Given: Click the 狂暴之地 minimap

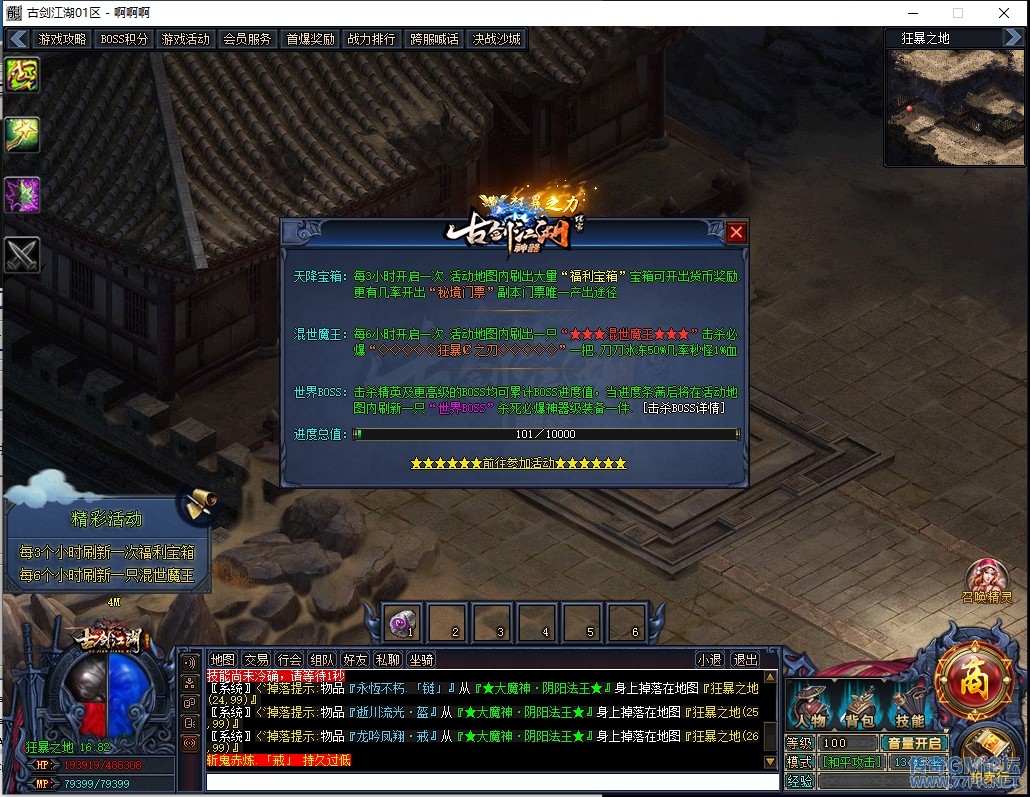Looking at the screenshot, I should [954, 106].
